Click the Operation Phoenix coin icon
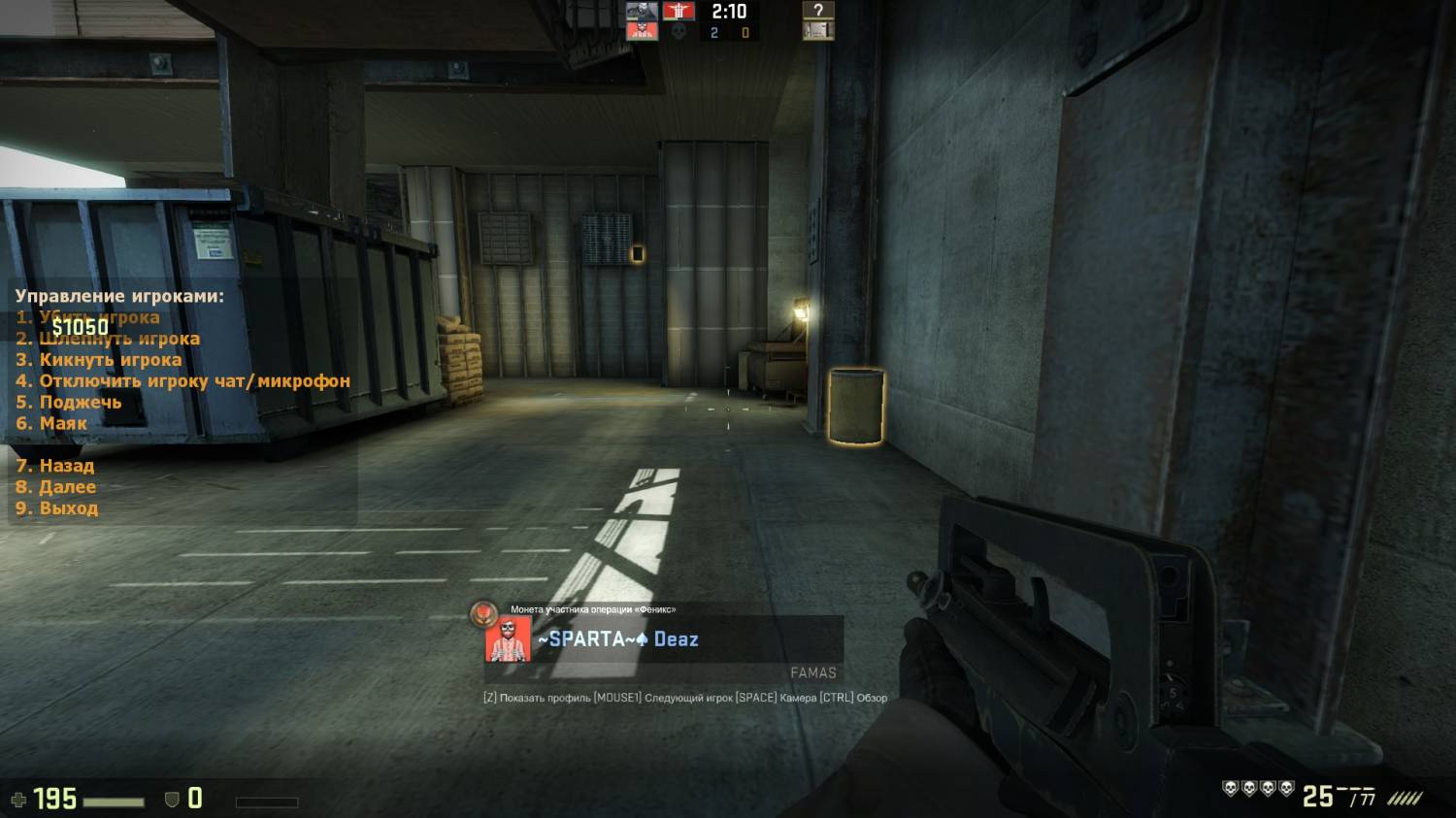 point(483,613)
